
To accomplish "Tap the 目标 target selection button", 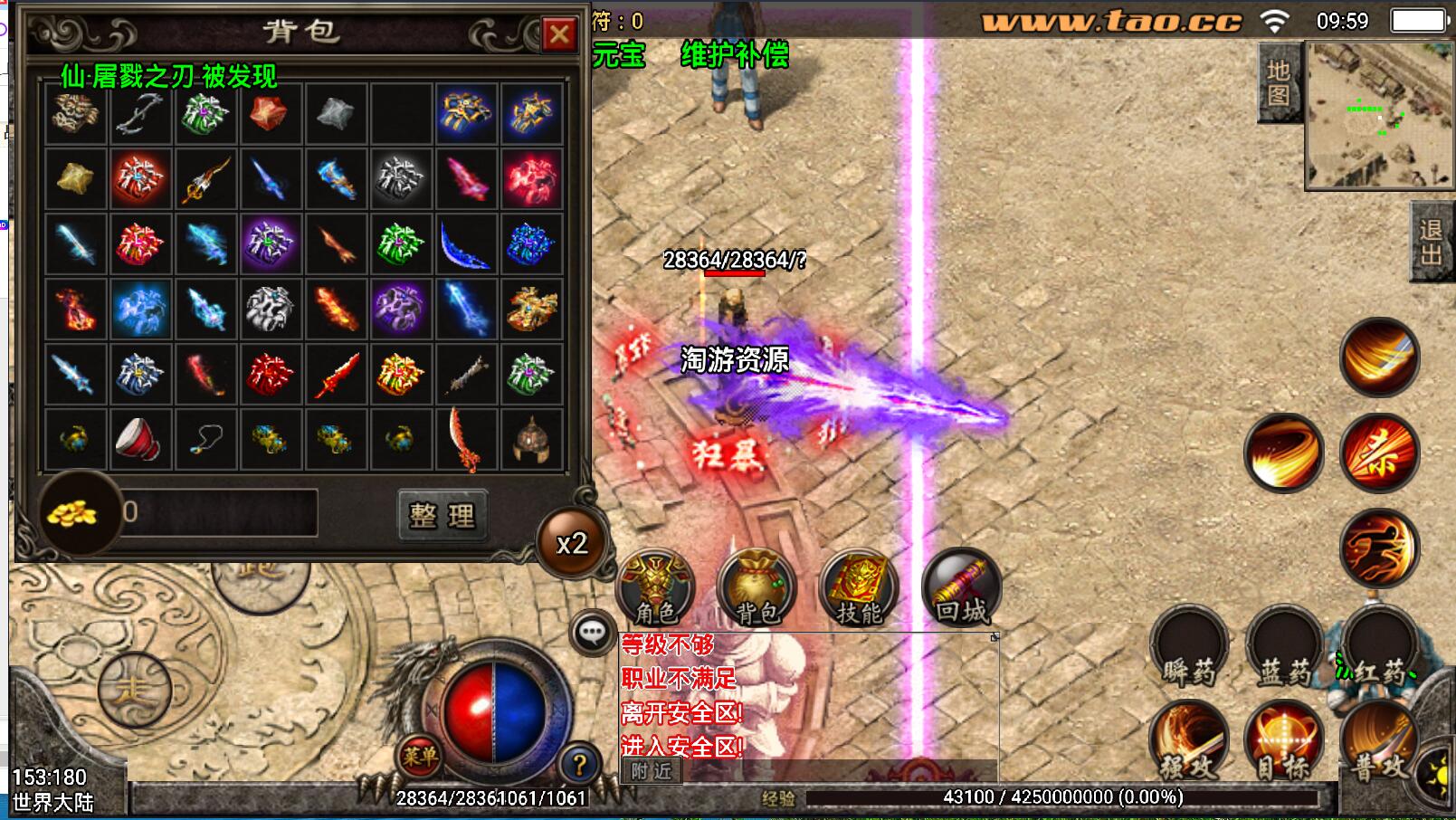I will click(1283, 742).
